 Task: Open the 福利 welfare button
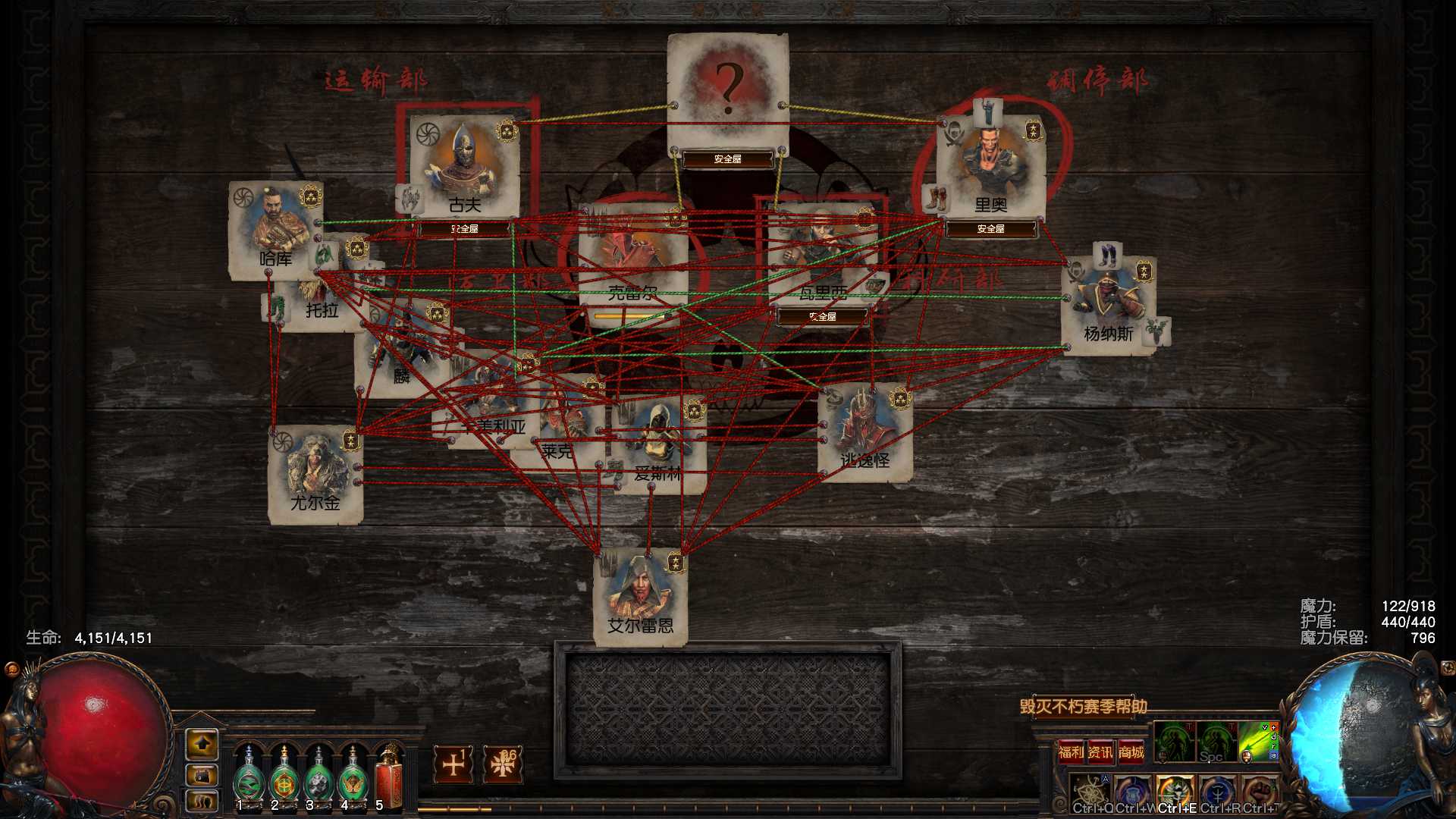[1071, 752]
